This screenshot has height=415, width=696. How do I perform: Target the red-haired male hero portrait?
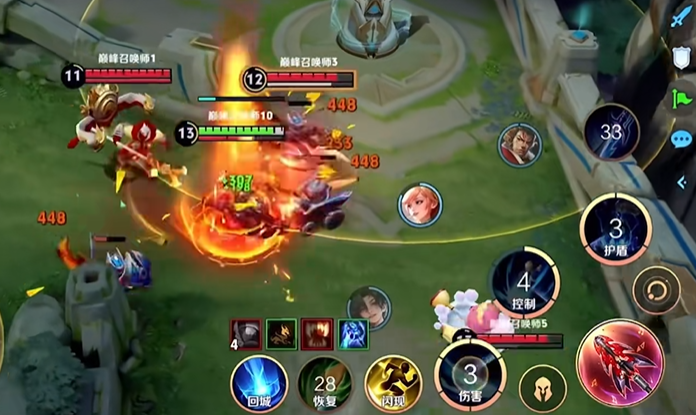520,144
